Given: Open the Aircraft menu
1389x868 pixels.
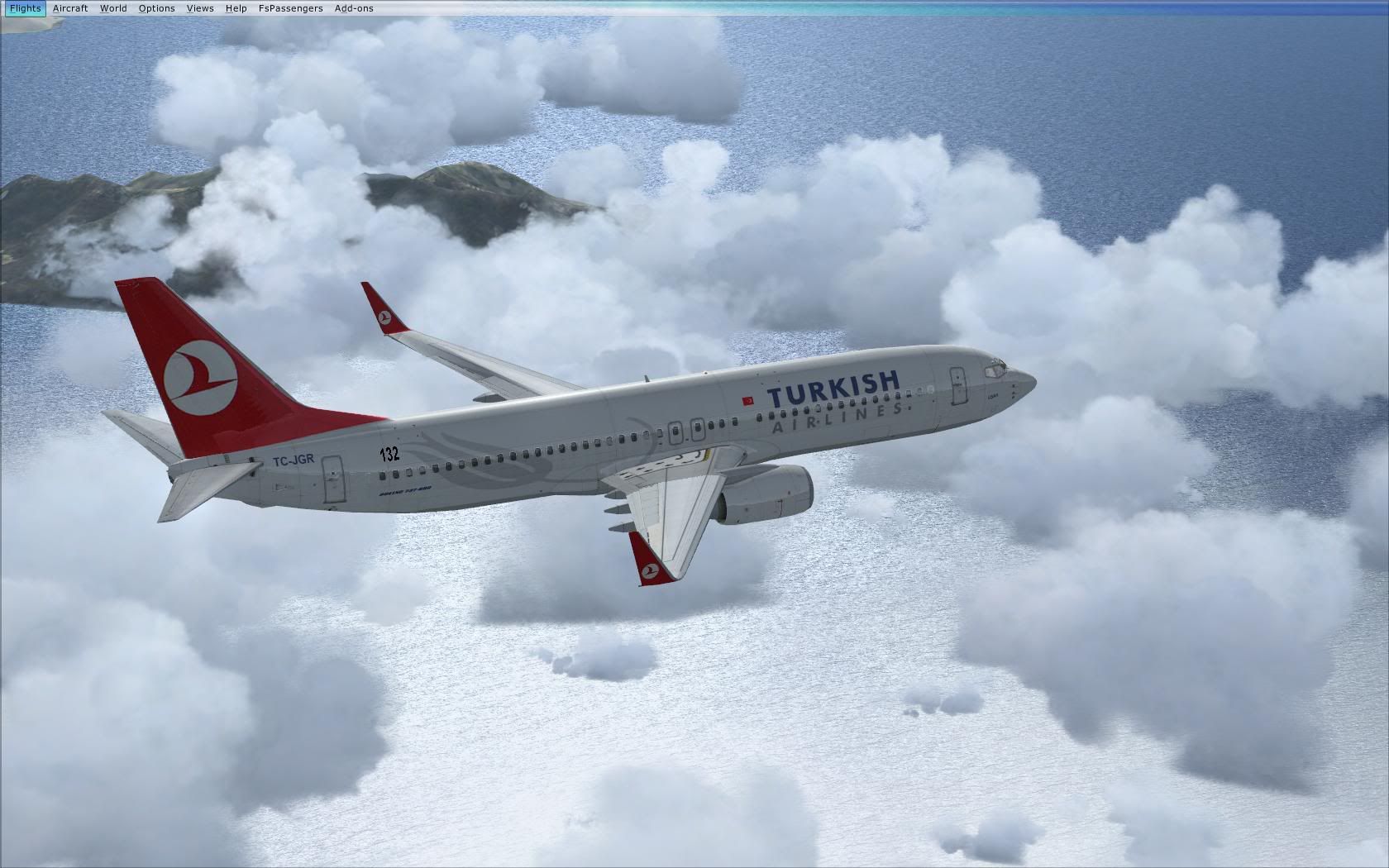Looking at the screenshot, I should point(70,8).
